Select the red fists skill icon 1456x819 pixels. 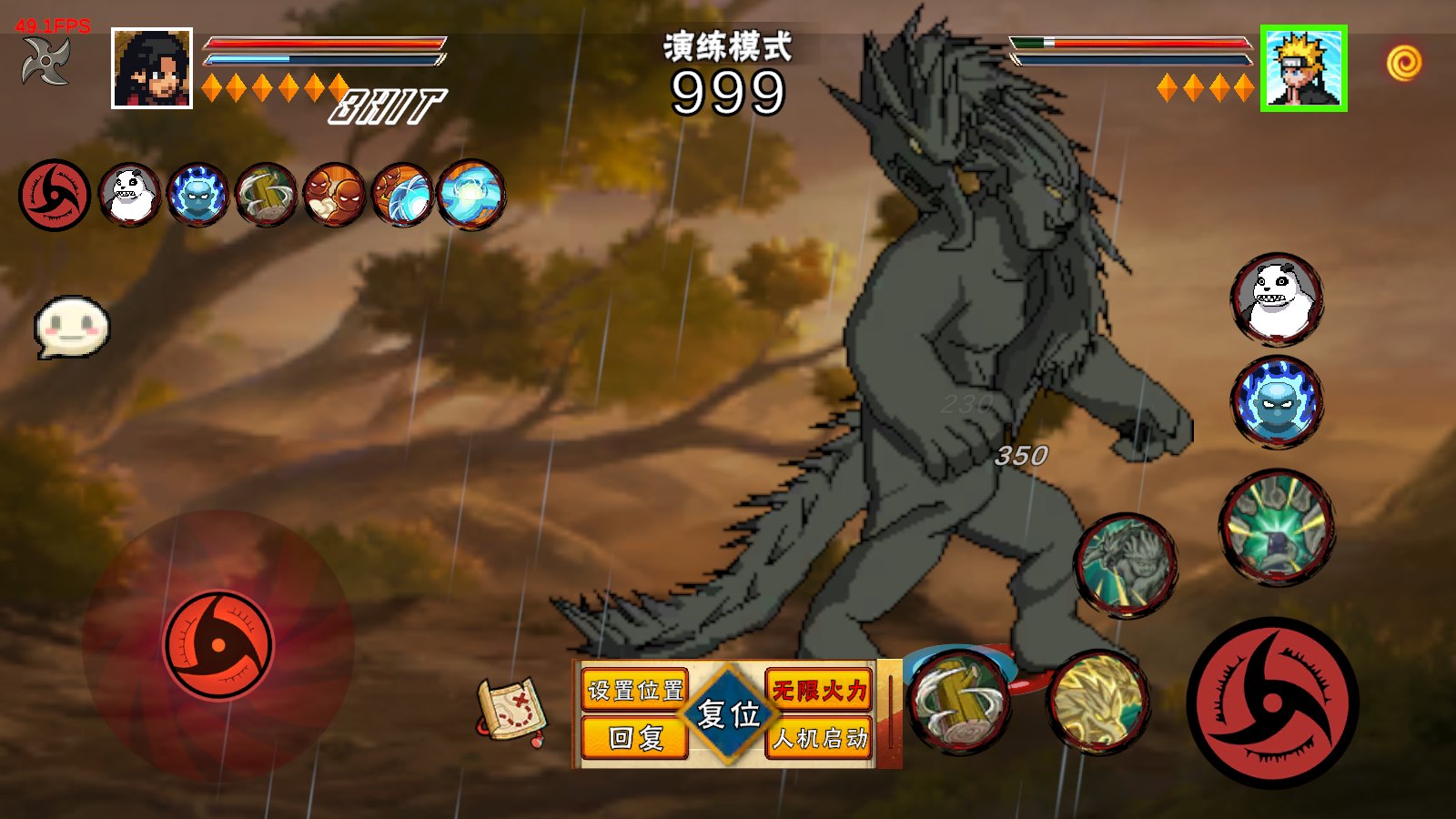point(334,195)
